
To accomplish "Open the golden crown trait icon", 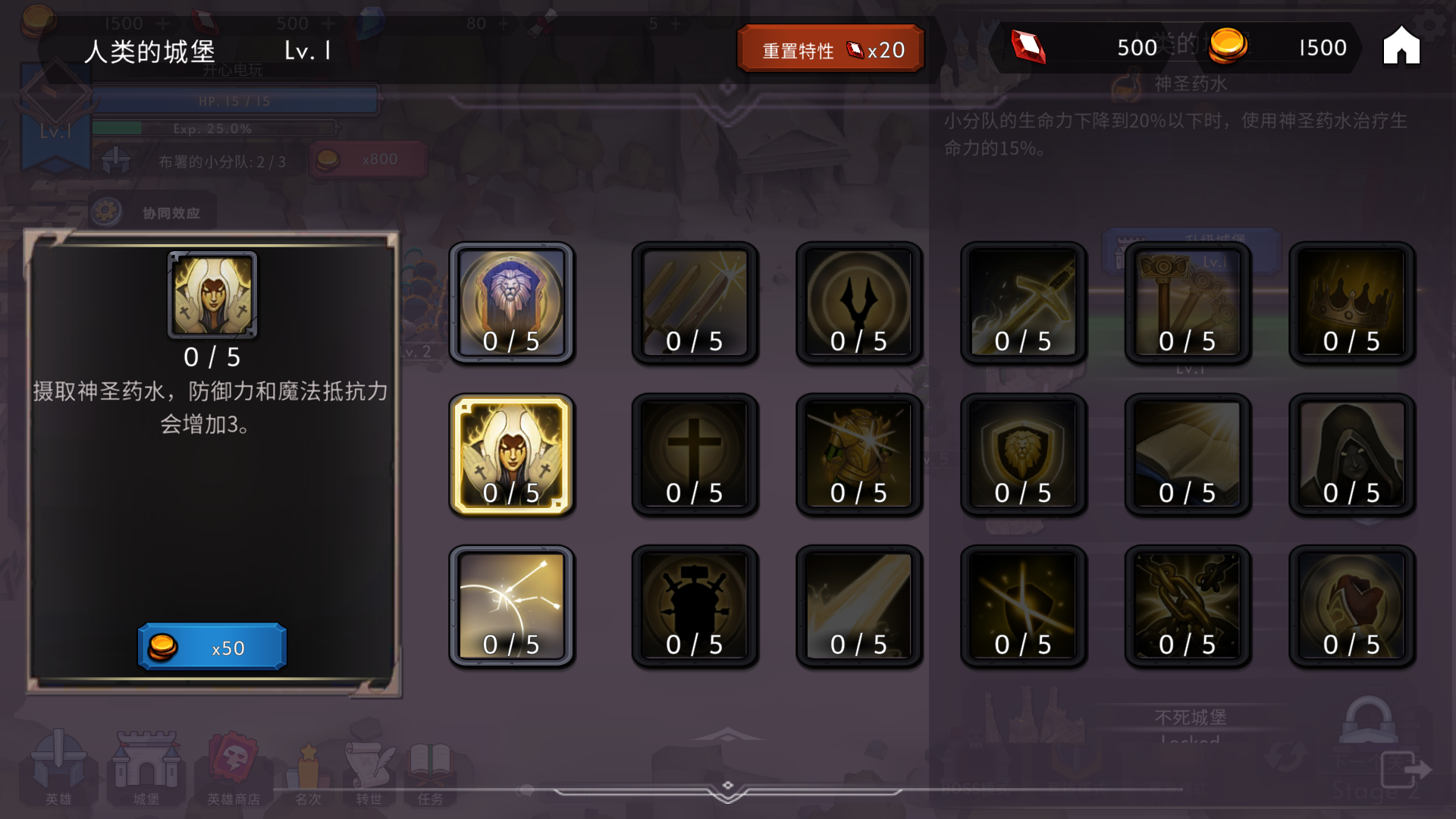I will [x=1352, y=302].
